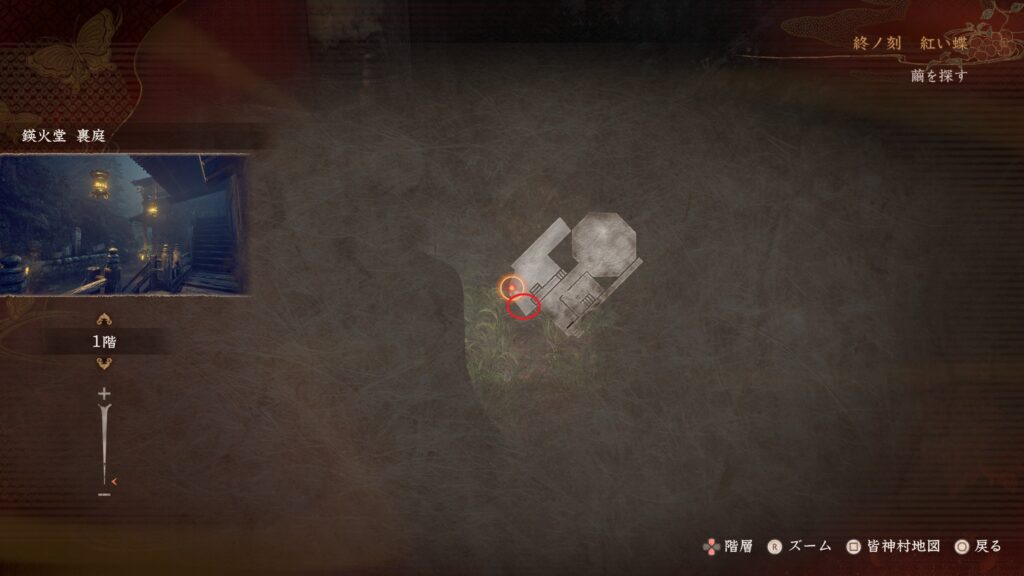Viewport: 1024px width, 576px height.
Task: Click the down arrow below the 1階 floor label
Action: click(103, 363)
